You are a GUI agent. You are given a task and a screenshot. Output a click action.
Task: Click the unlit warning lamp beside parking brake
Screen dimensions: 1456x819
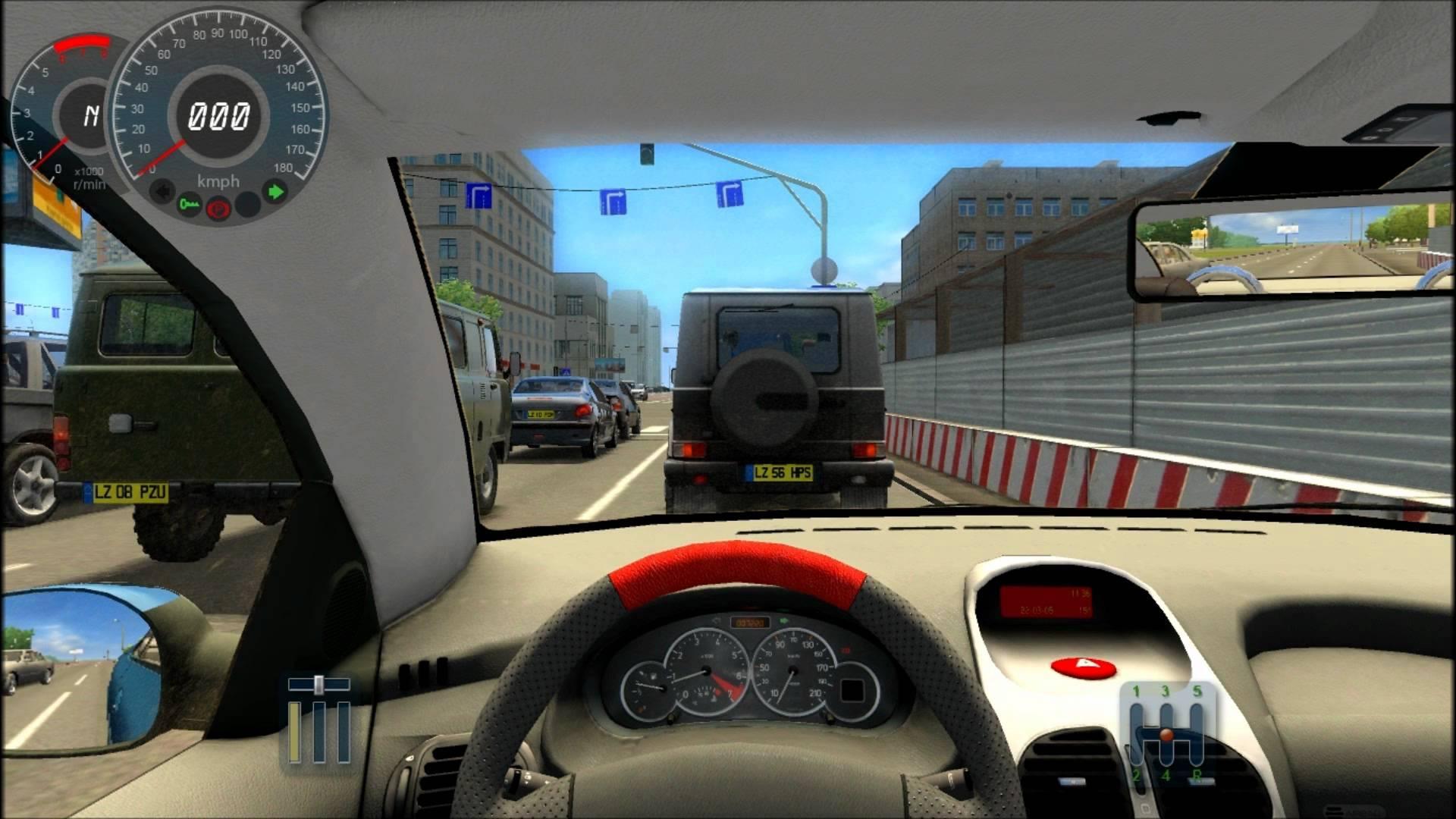click(x=249, y=207)
